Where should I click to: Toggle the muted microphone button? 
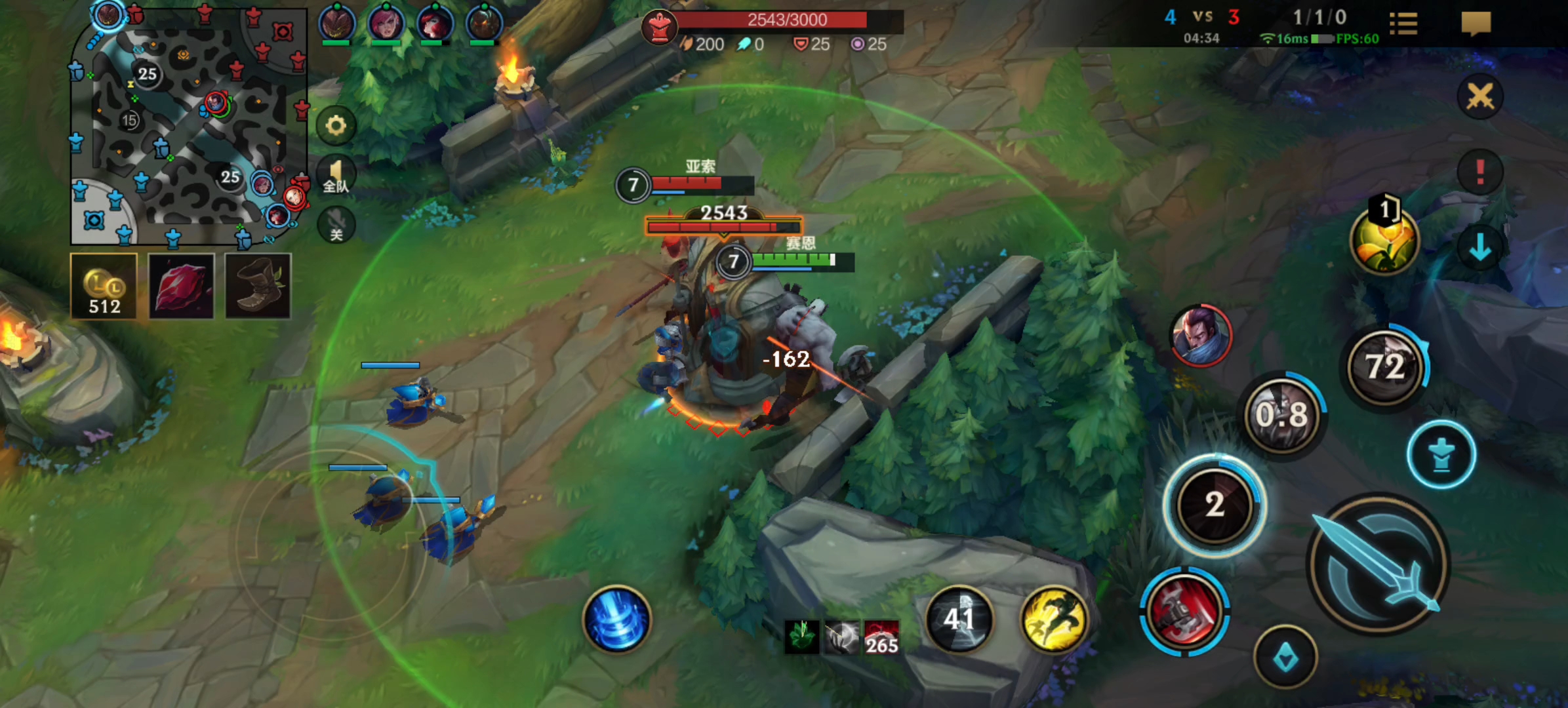[x=336, y=226]
